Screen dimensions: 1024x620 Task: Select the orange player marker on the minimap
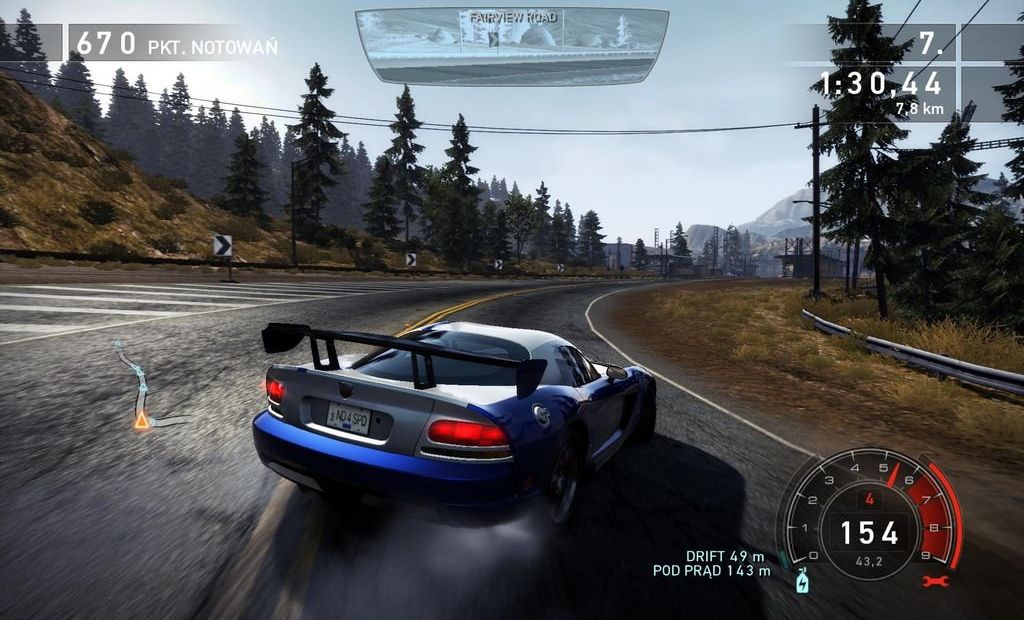coord(142,421)
